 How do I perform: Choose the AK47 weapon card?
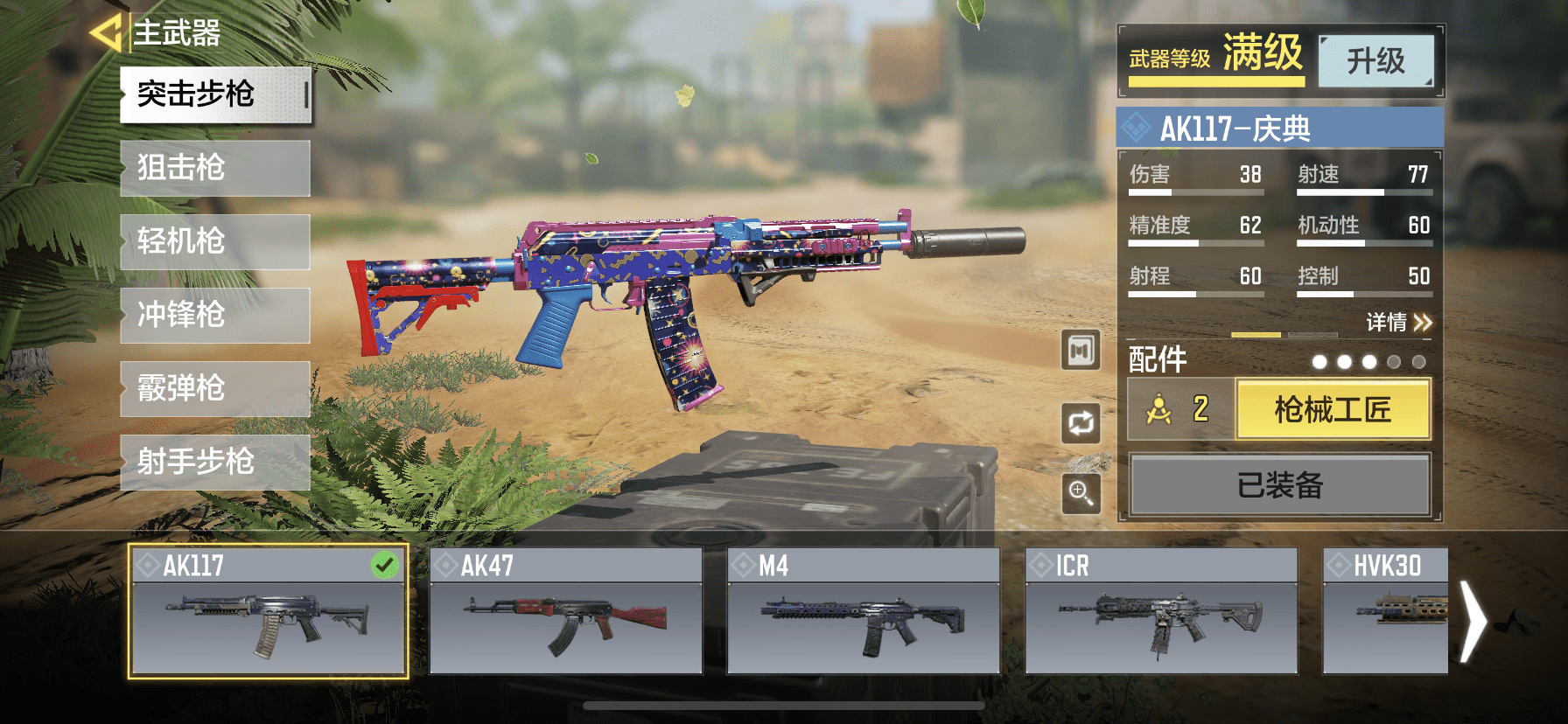coord(565,612)
